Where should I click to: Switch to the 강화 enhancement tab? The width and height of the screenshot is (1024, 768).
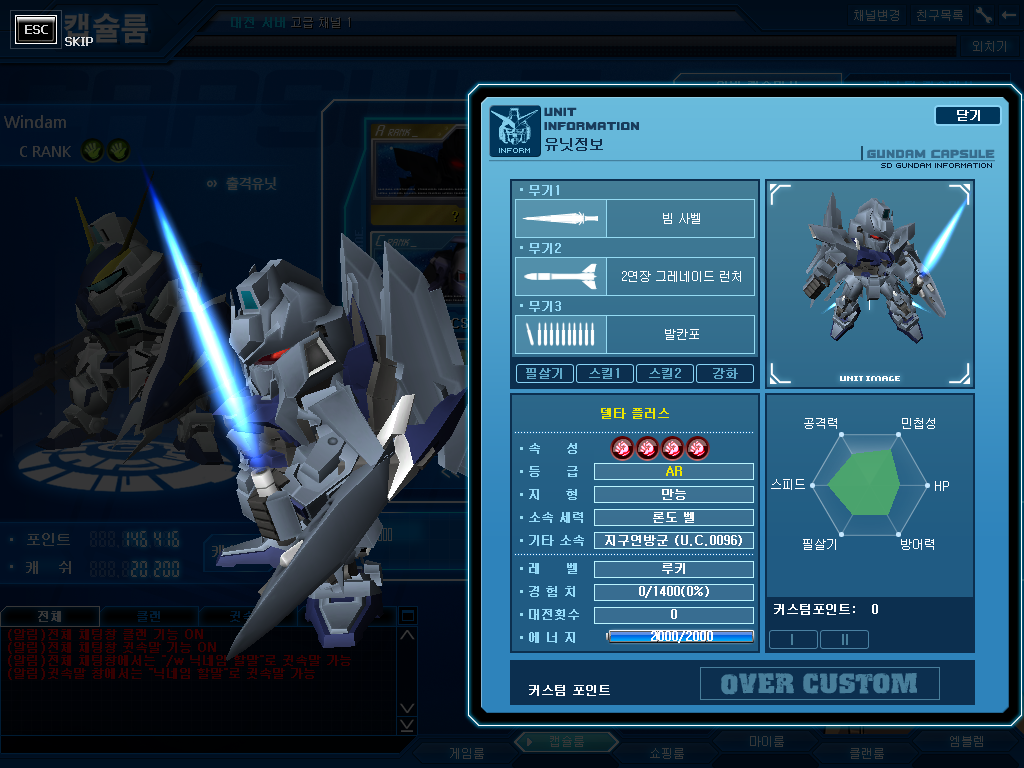point(725,374)
